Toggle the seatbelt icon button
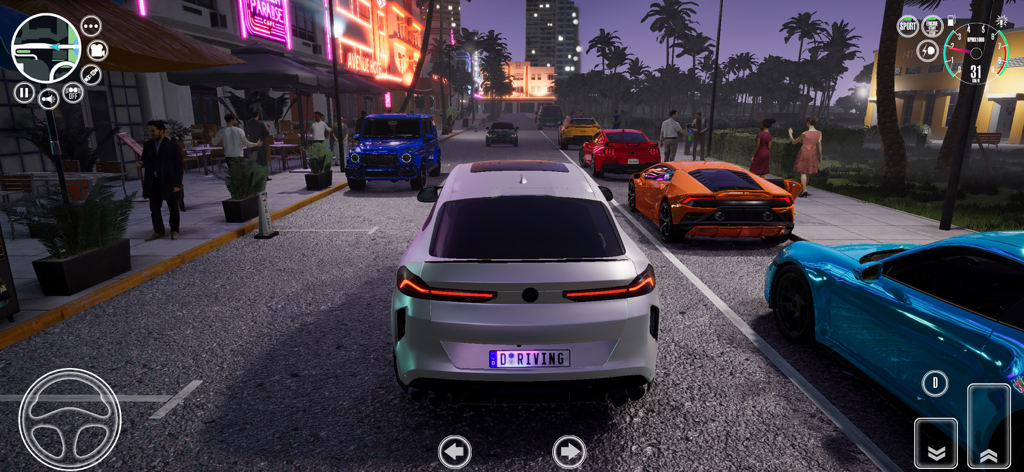 point(91,75)
